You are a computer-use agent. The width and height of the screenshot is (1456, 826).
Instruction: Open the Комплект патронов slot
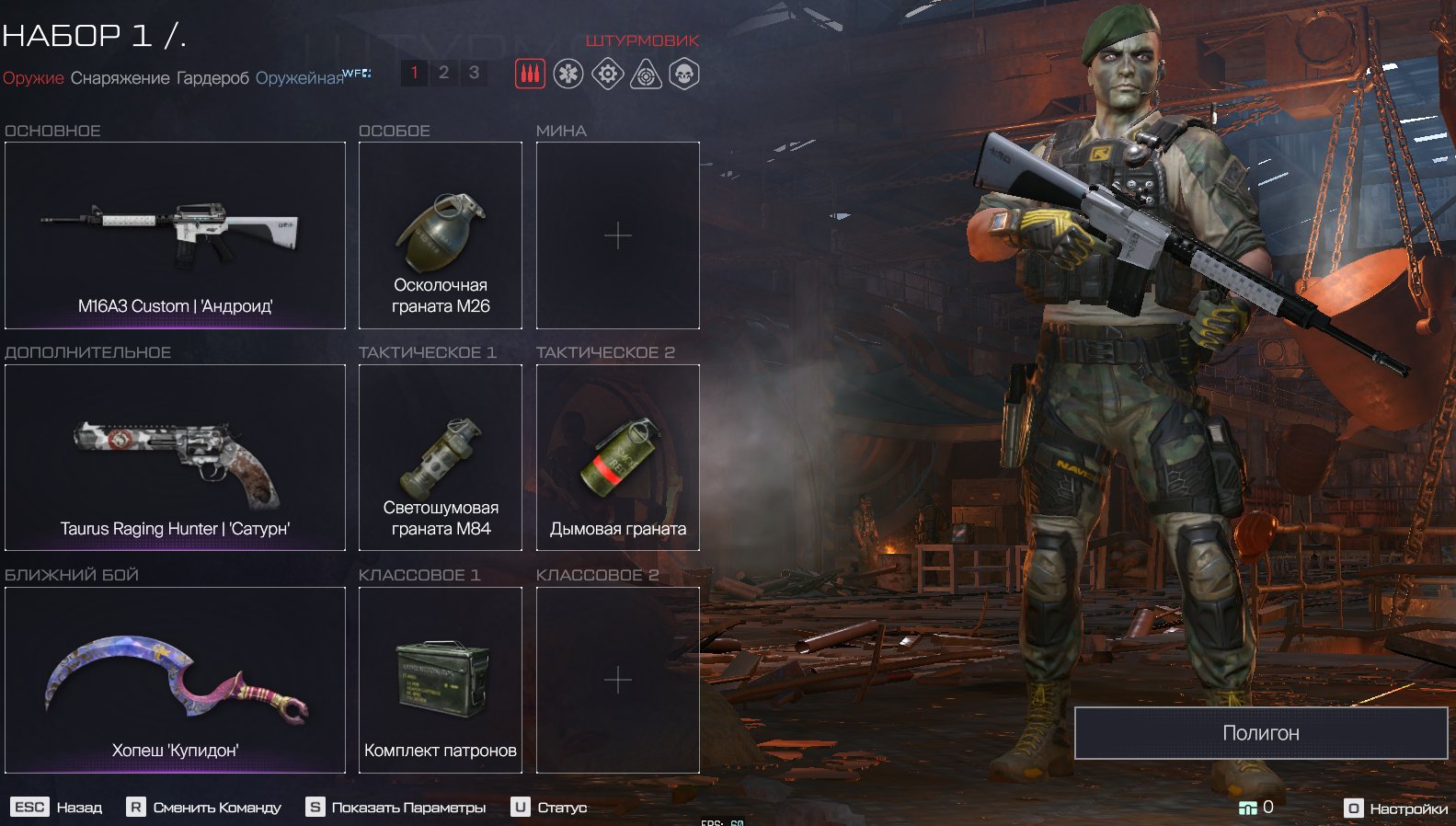(x=441, y=681)
